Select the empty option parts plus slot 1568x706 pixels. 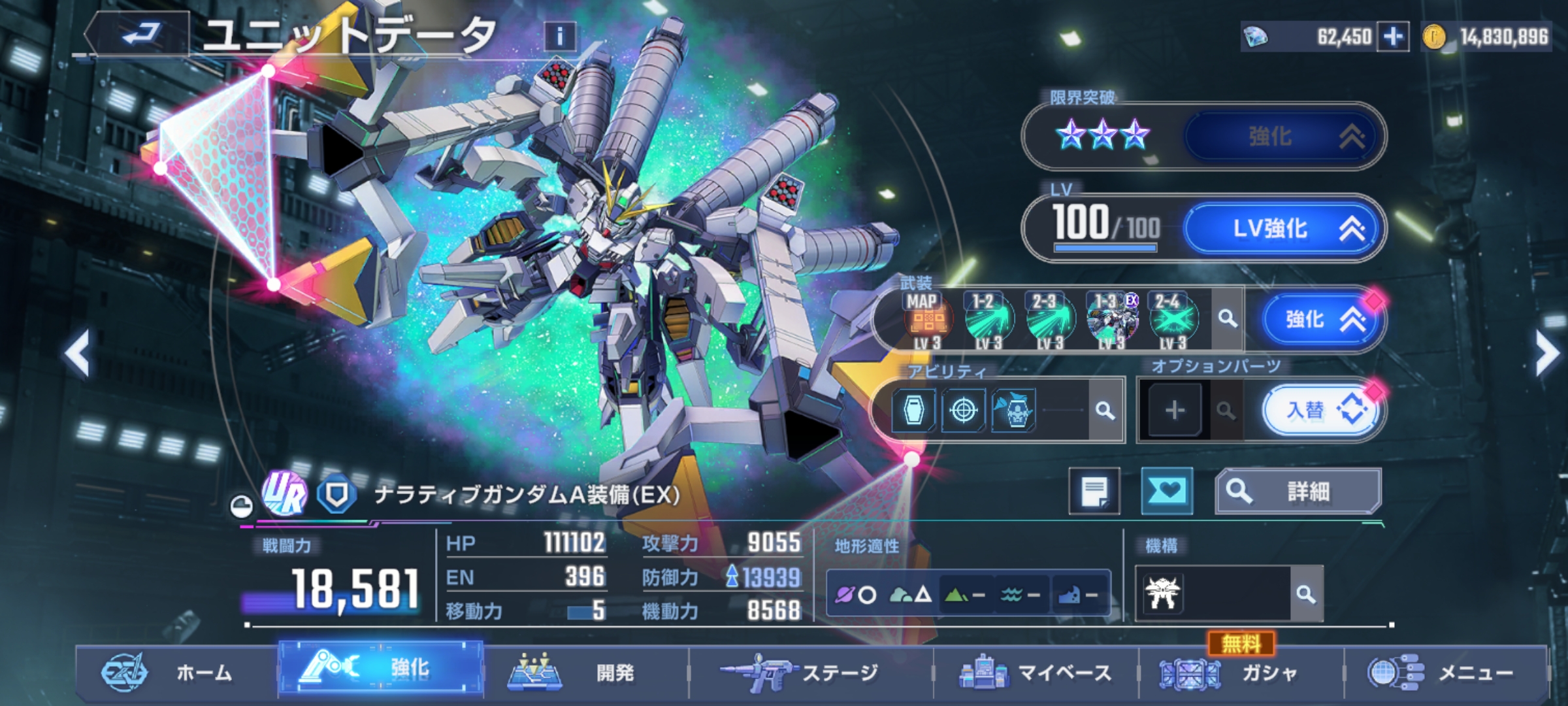pos(1174,411)
